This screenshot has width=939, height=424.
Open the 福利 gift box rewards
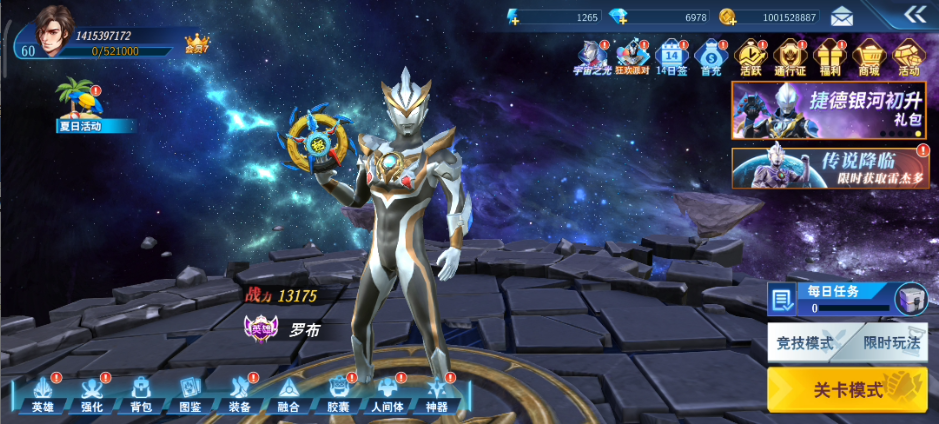tap(829, 58)
